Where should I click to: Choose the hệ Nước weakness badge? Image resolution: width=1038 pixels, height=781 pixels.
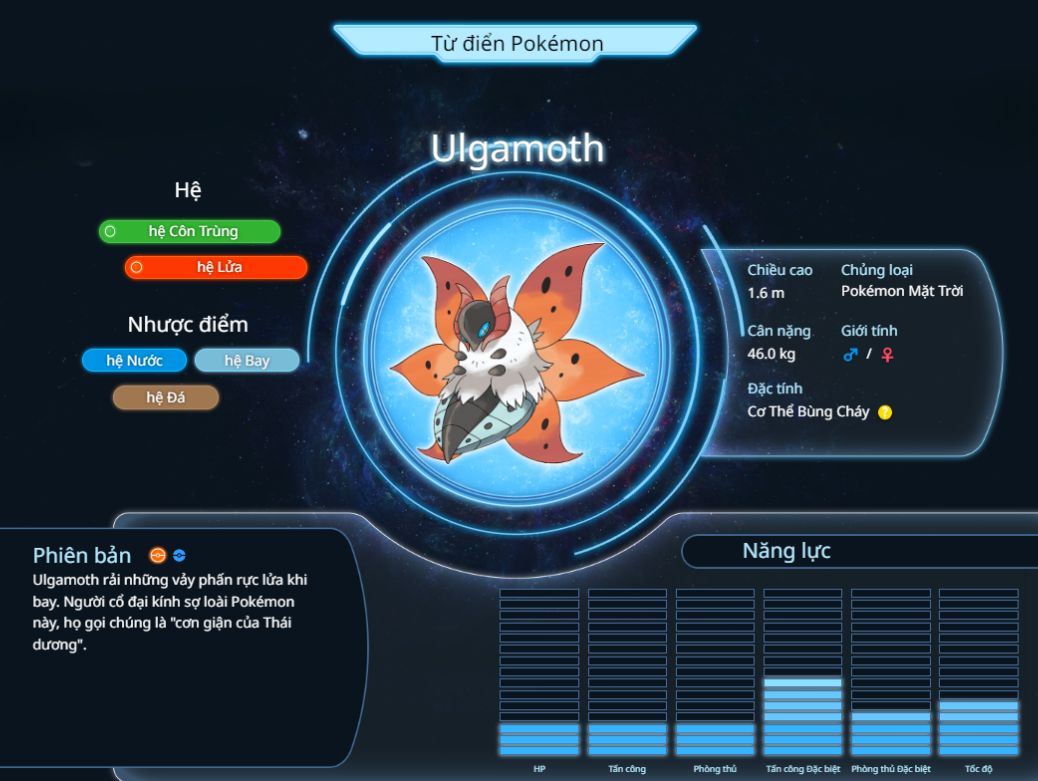[x=134, y=360]
